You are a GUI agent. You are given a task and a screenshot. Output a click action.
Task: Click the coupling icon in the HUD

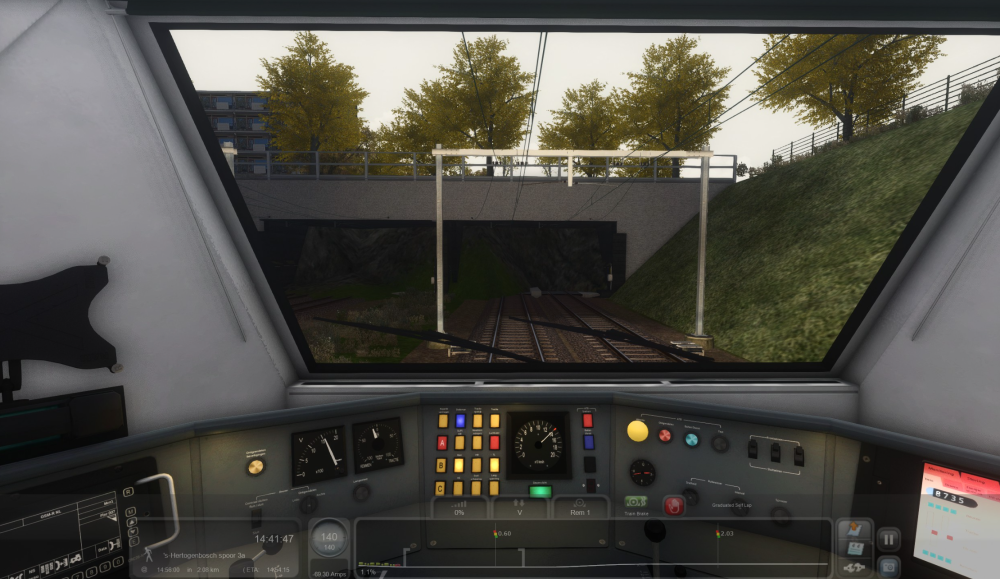tap(854, 568)
